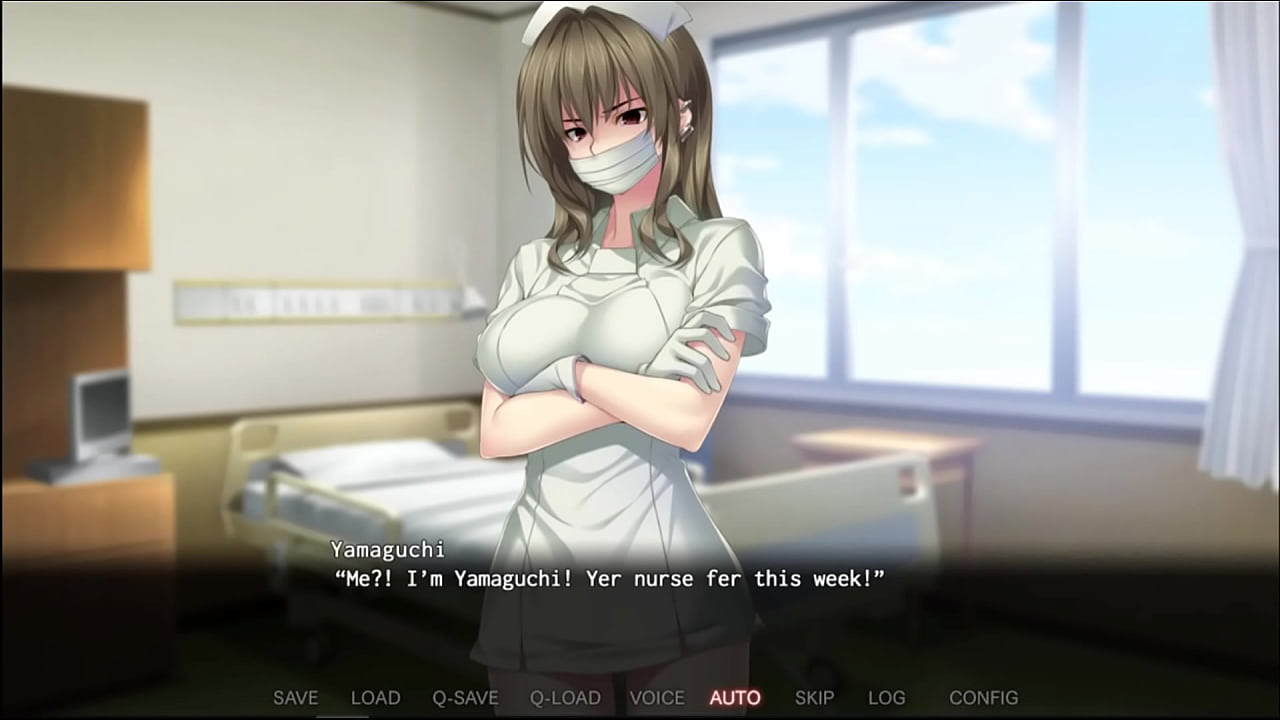Viewport: 1280px width, 720px height.
Task: Quick load with Q-LOAD
Action: (565, 698)
